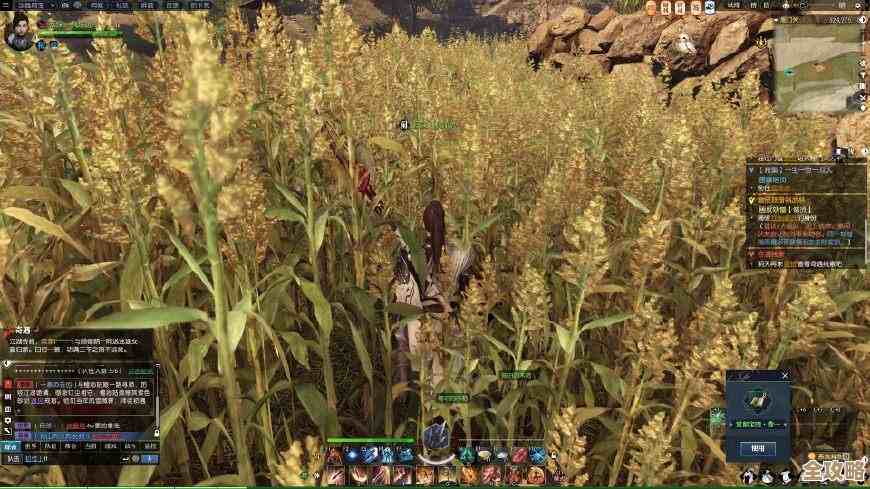
Task: Click the red channel icon beside the chat
Action: pos(7,383)
